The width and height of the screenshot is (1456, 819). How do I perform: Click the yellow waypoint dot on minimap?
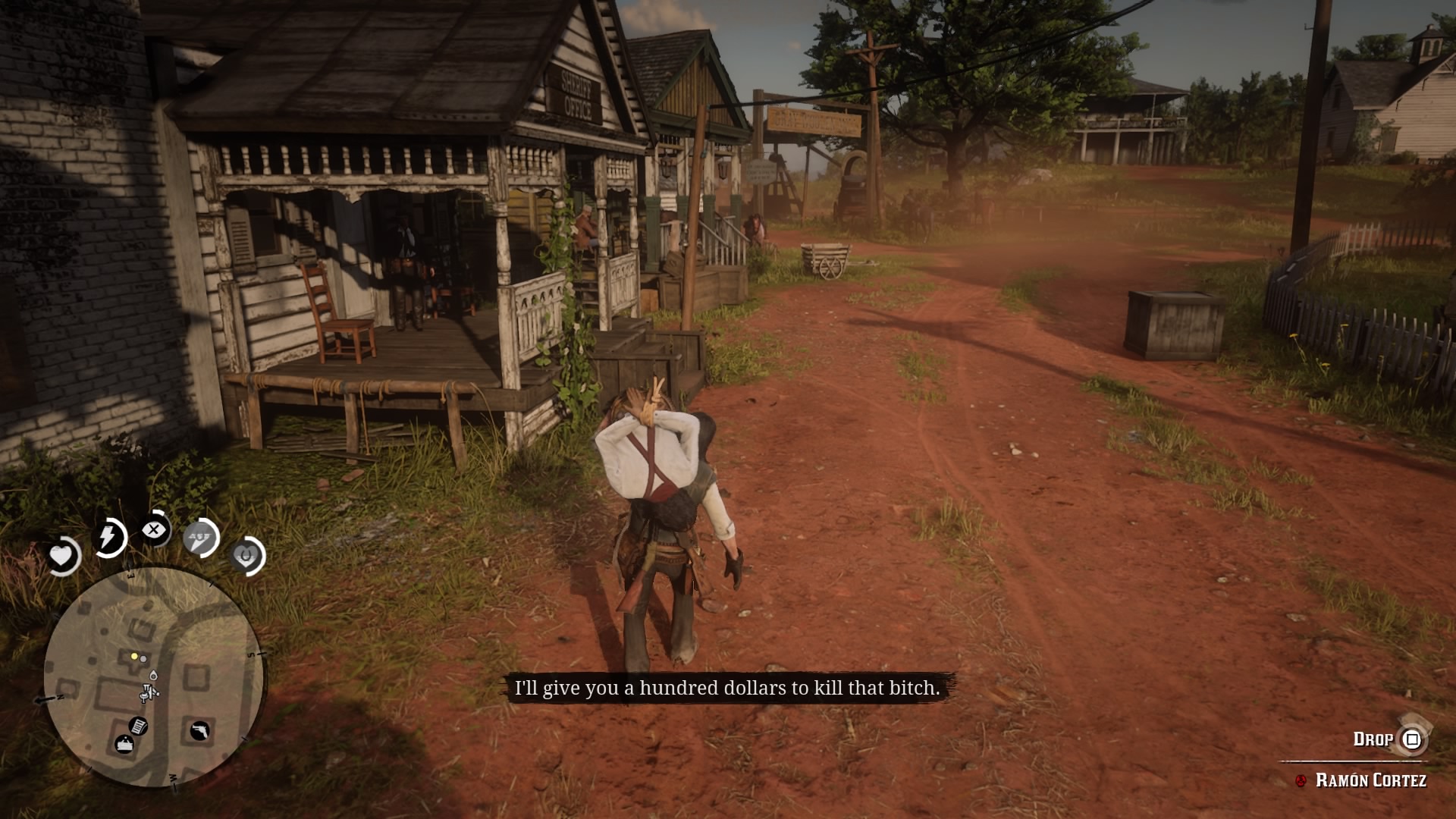point(134,656)
